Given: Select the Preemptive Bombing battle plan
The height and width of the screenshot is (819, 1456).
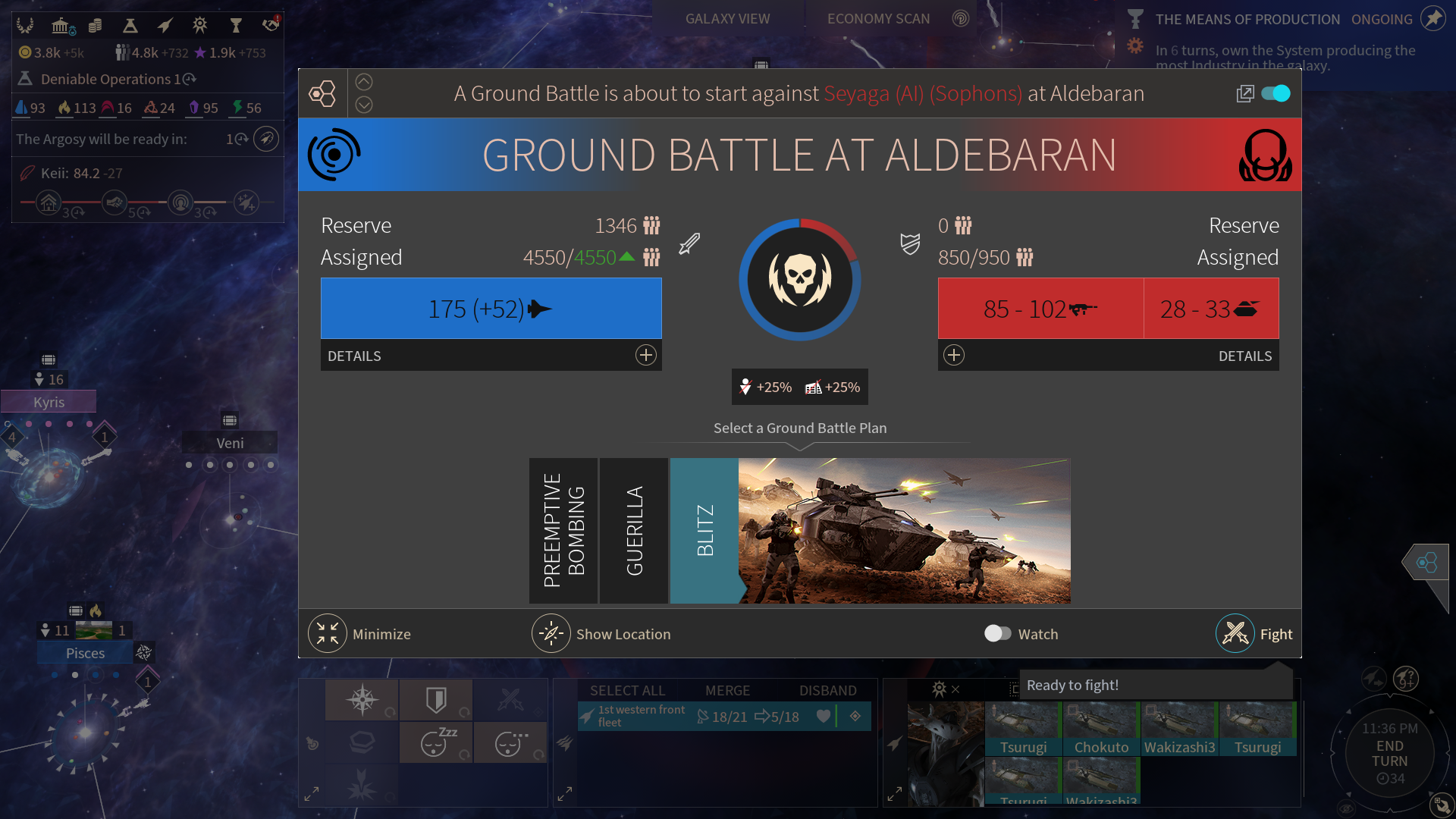Looking at the screenshot, I should 563,530.
